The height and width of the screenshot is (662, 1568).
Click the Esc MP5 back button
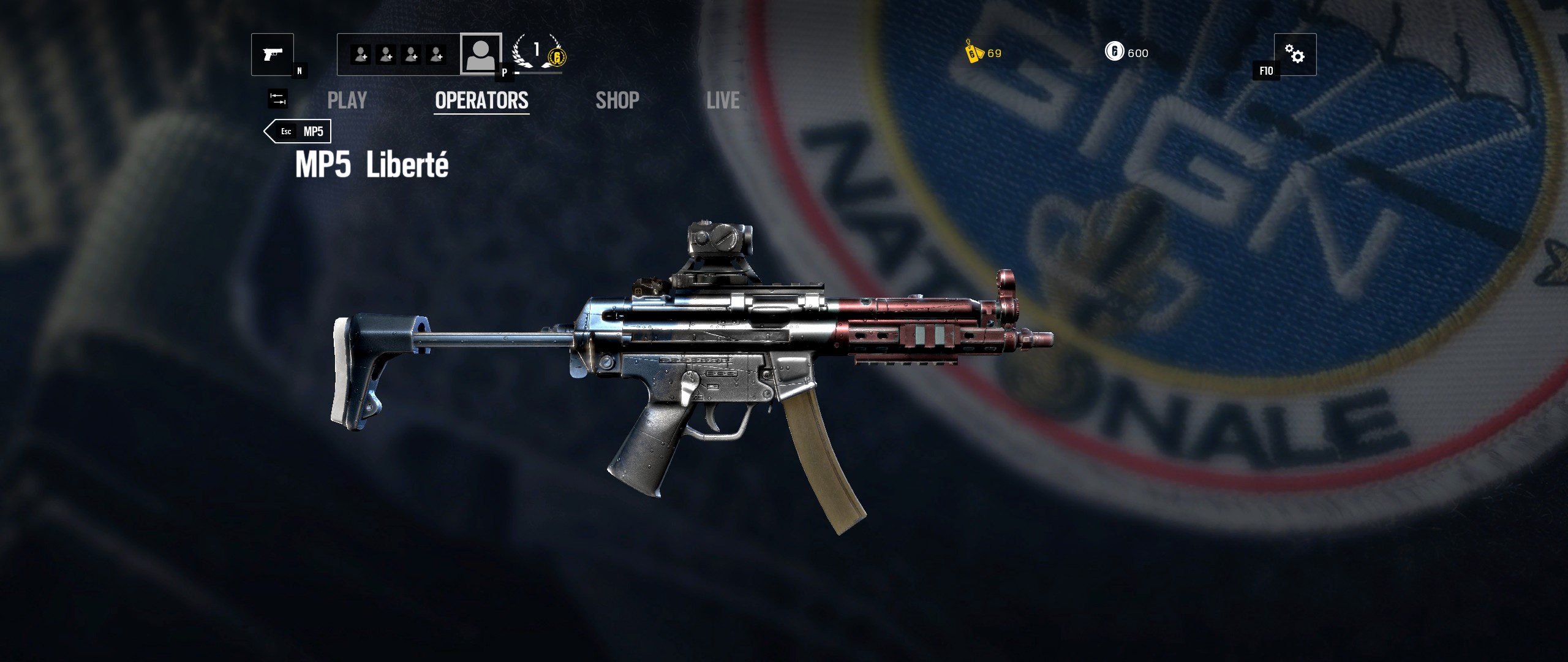(296, 131)
